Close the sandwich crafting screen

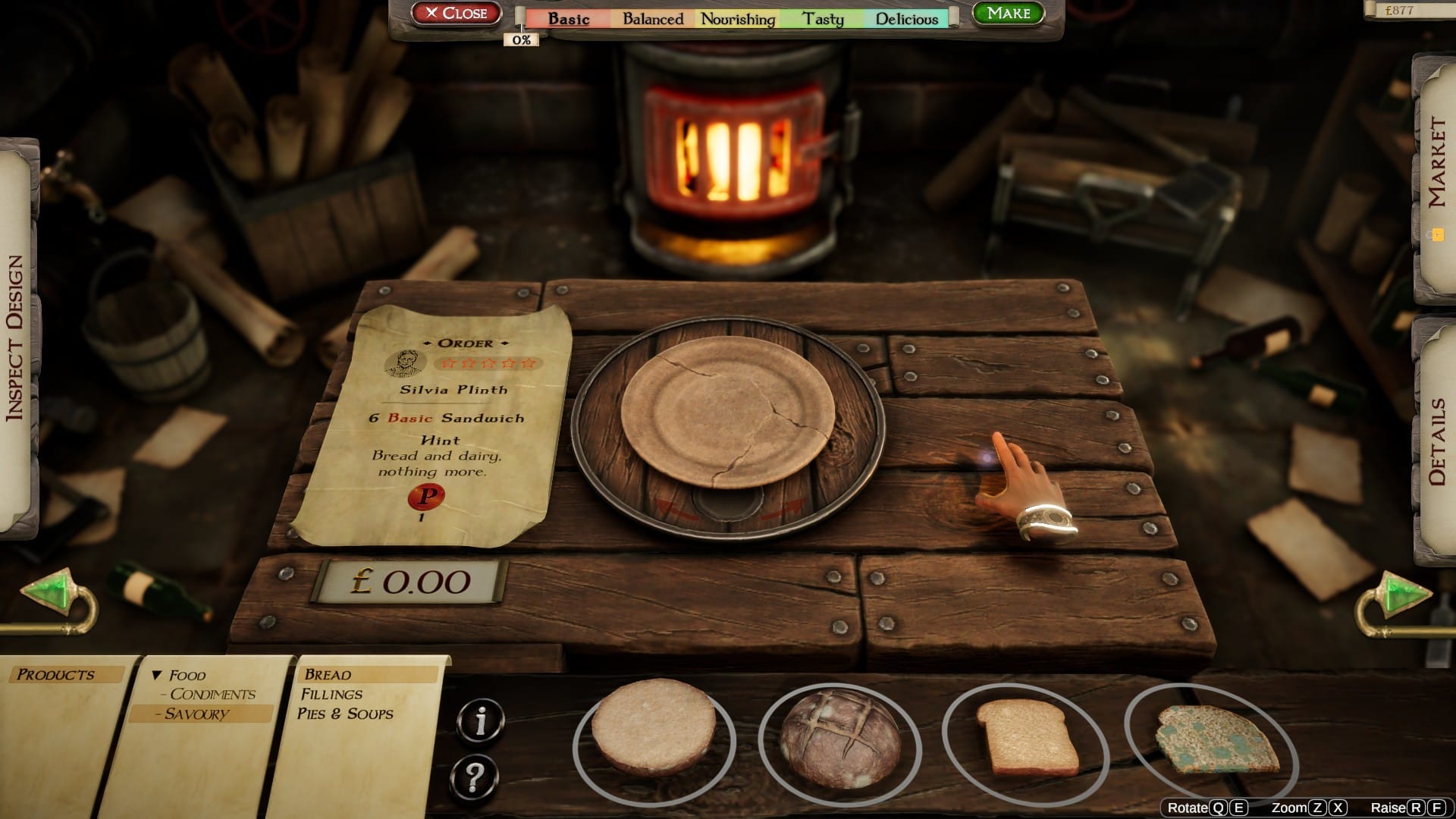(456, 12)
